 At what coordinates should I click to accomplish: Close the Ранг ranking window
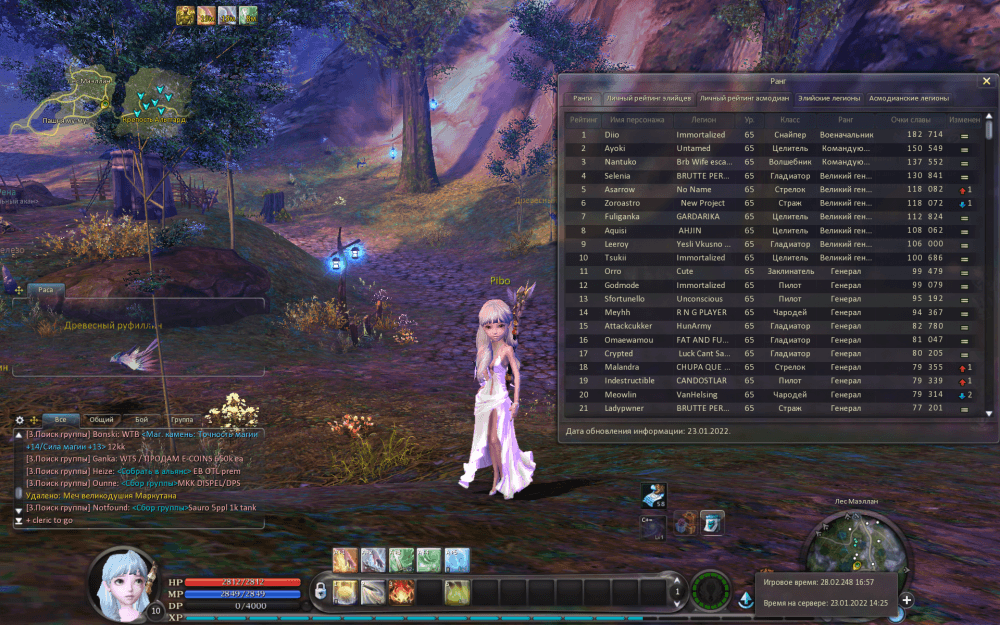coord(982,81)
